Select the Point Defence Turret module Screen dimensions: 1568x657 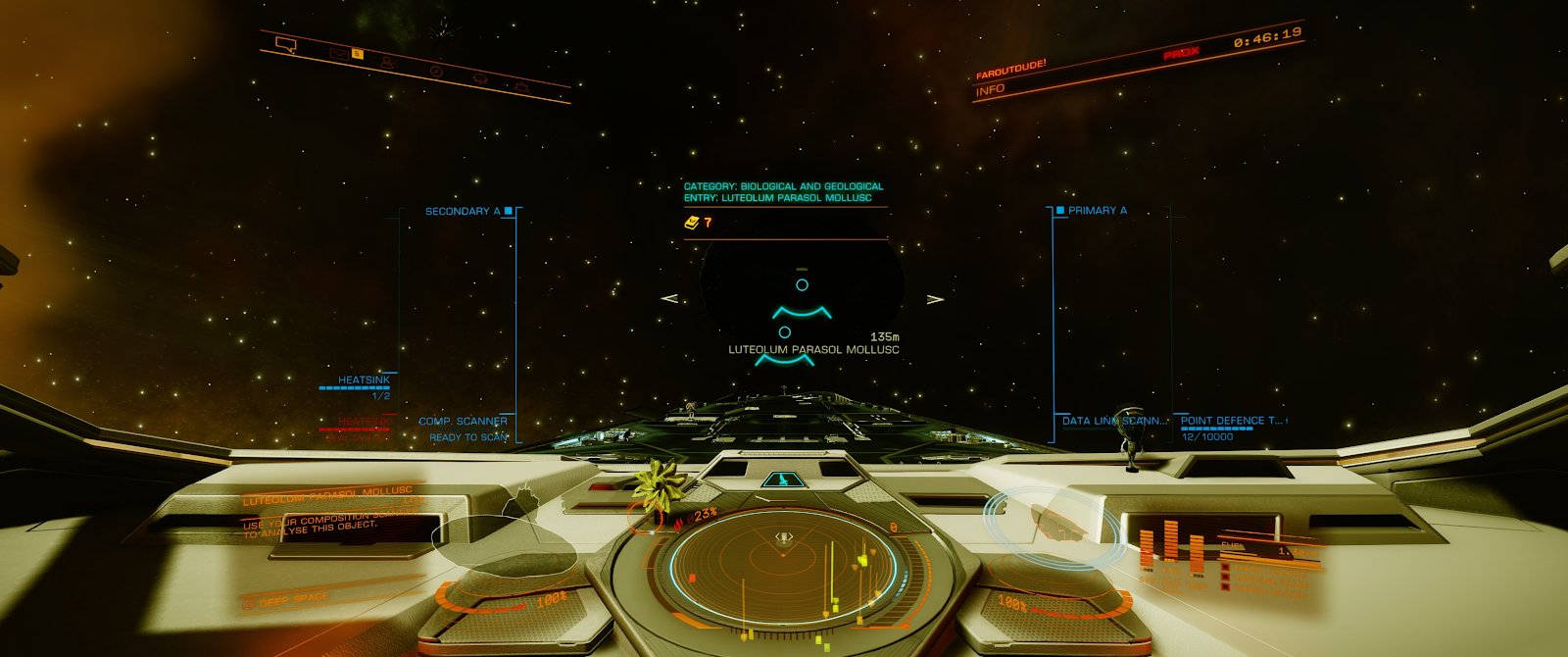[x=1231, y=421]
